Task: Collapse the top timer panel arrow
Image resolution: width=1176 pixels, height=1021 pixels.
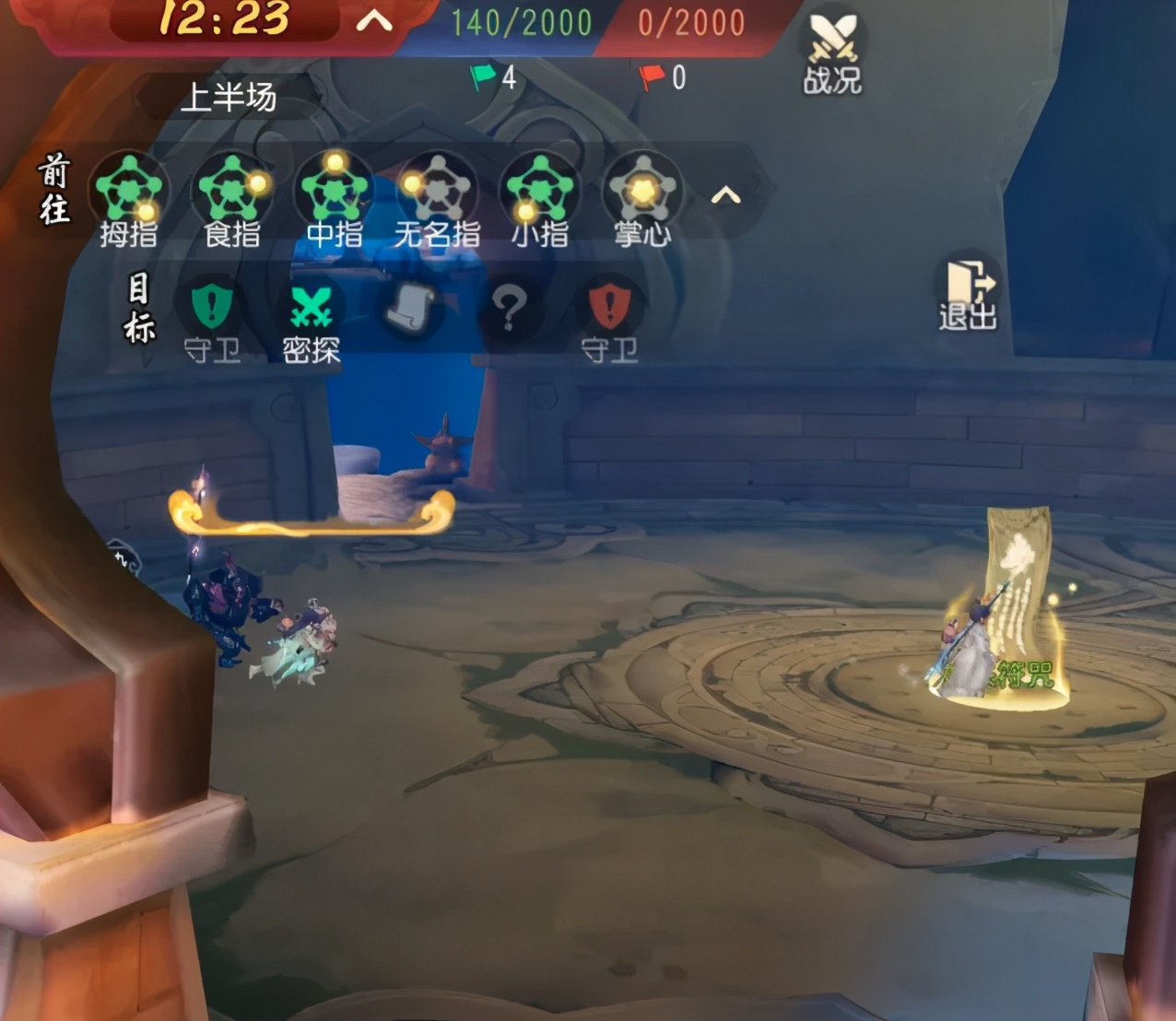Action: pyautogui.click(x=374, y=21)
